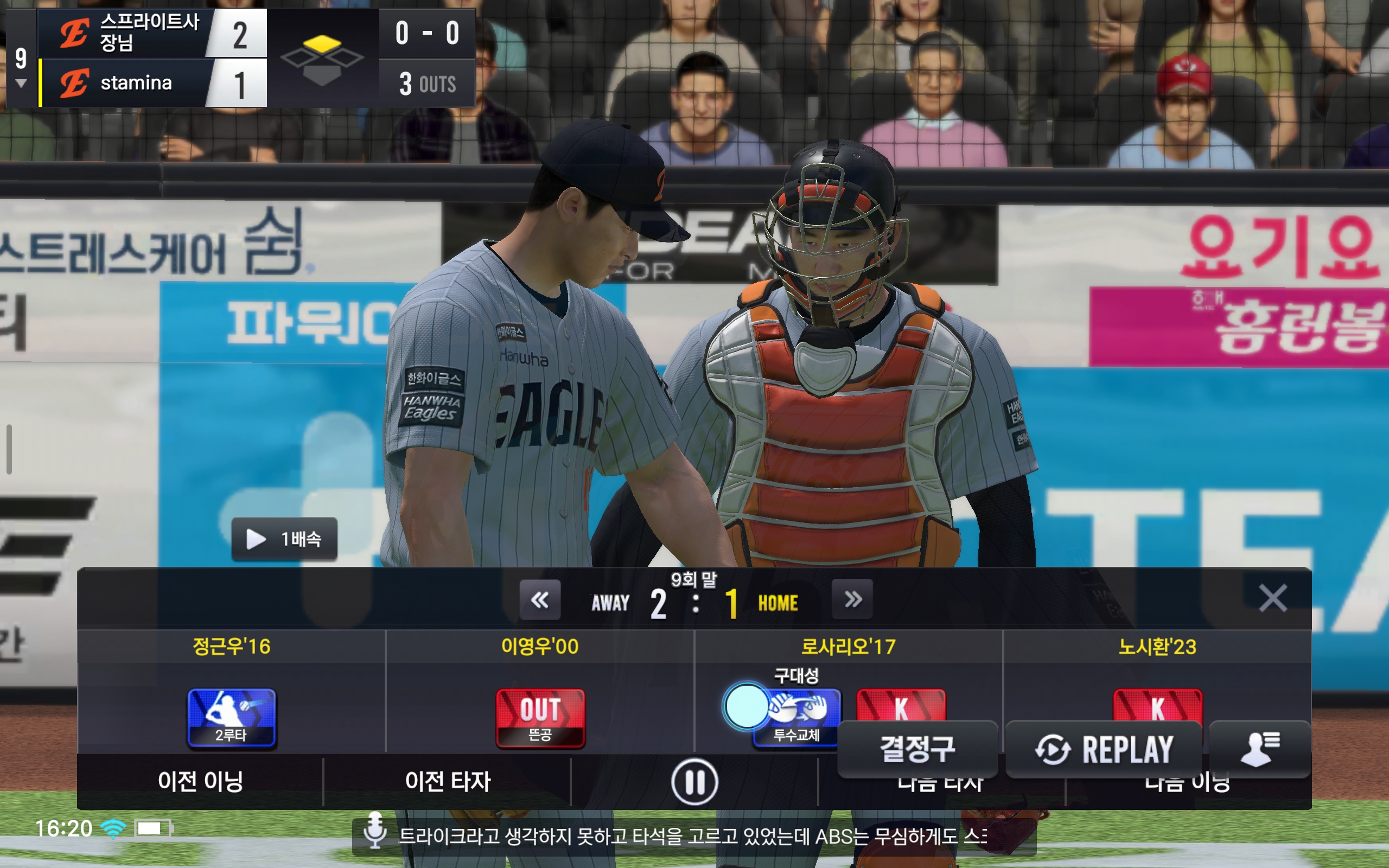Toggle the 1배속 playback speed button
Image resolution: width=1389 pixels, height=868 pixels.
point(284,539)
